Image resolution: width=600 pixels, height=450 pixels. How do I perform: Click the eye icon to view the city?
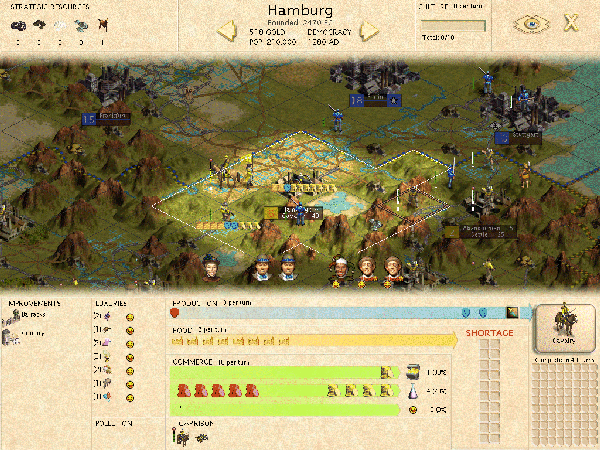(x=527, y=24)
